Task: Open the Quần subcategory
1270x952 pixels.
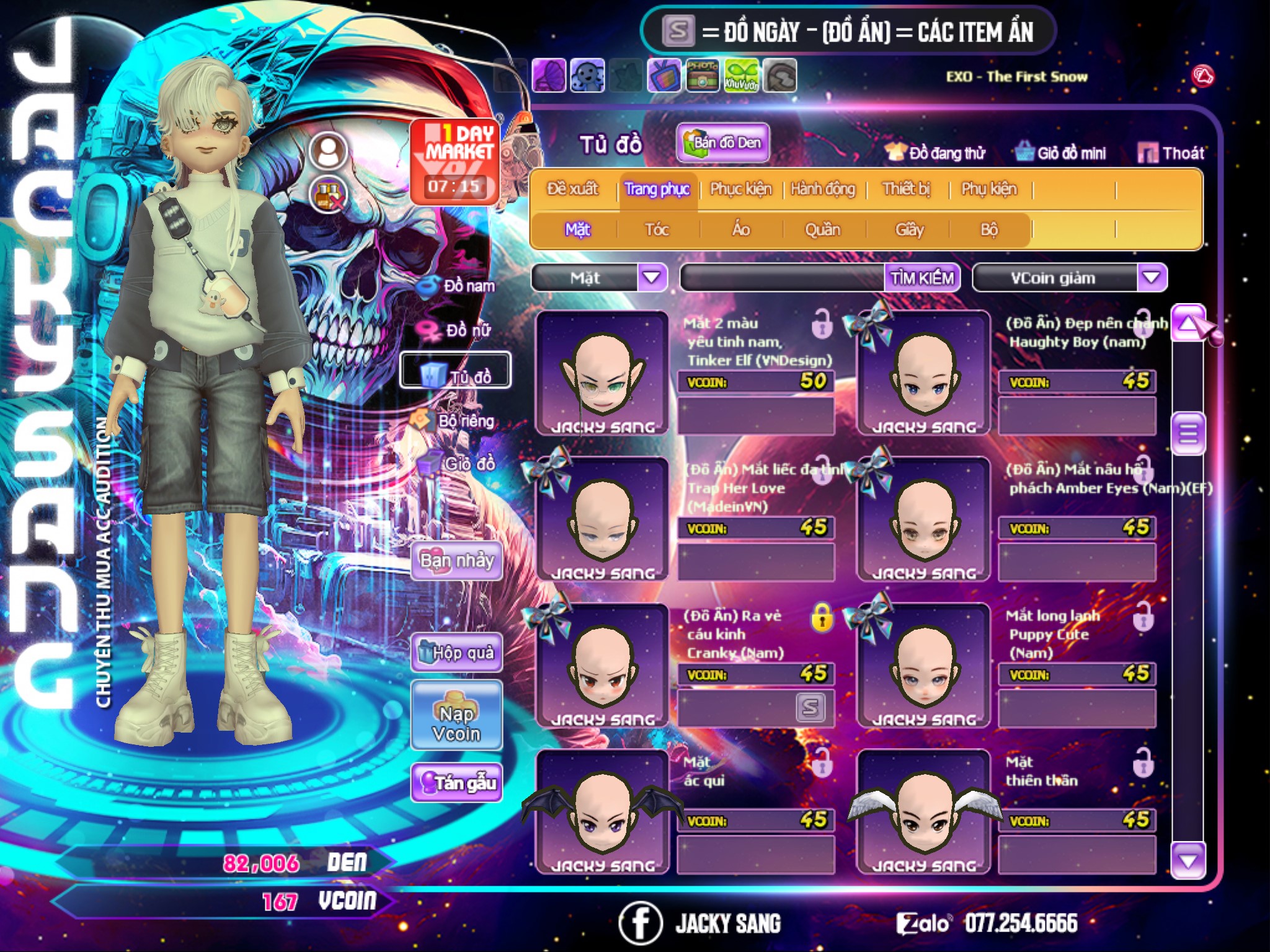Action: point(822,230)
